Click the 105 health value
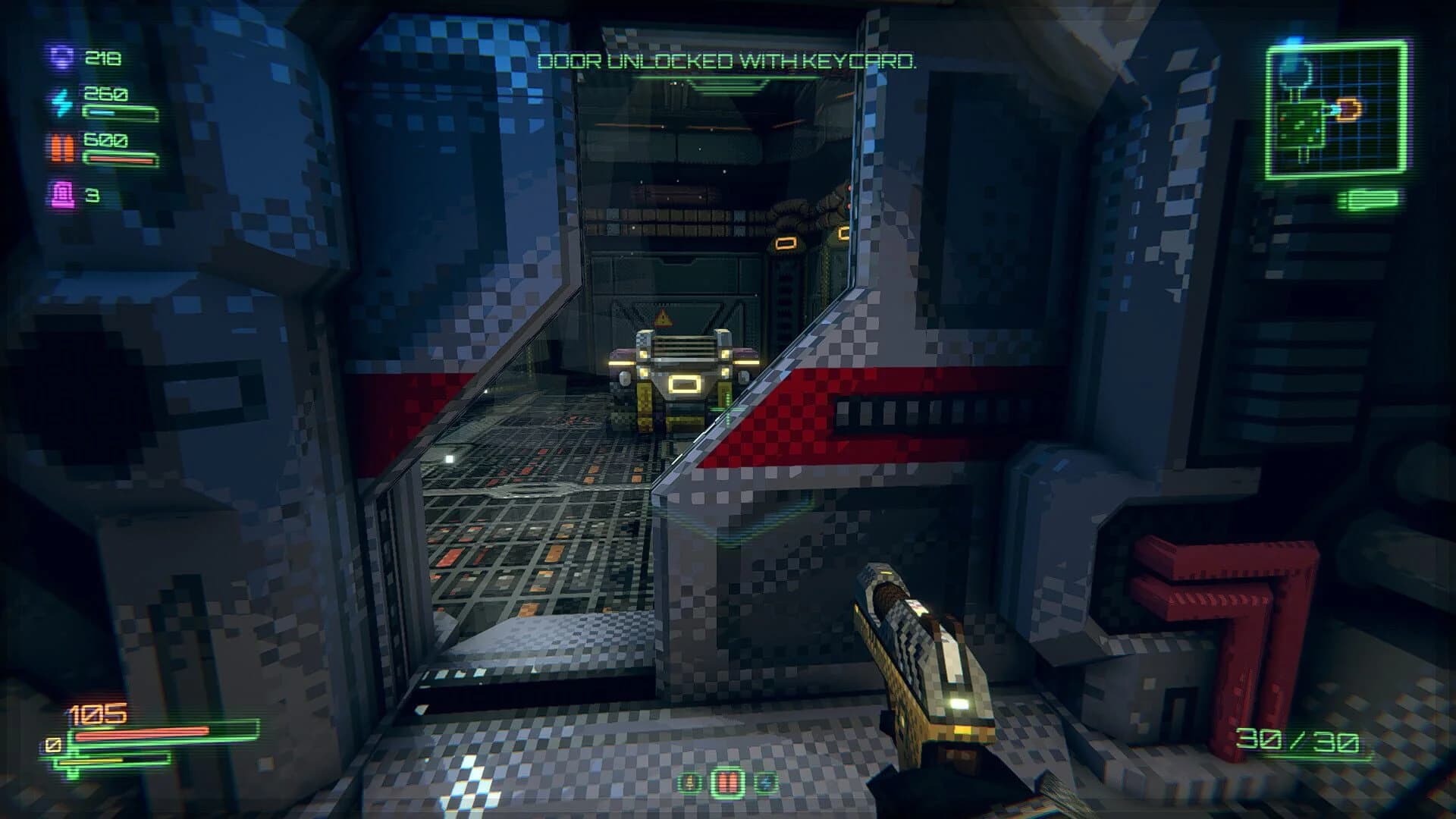The image size is (1456, 819). point(95,711)
